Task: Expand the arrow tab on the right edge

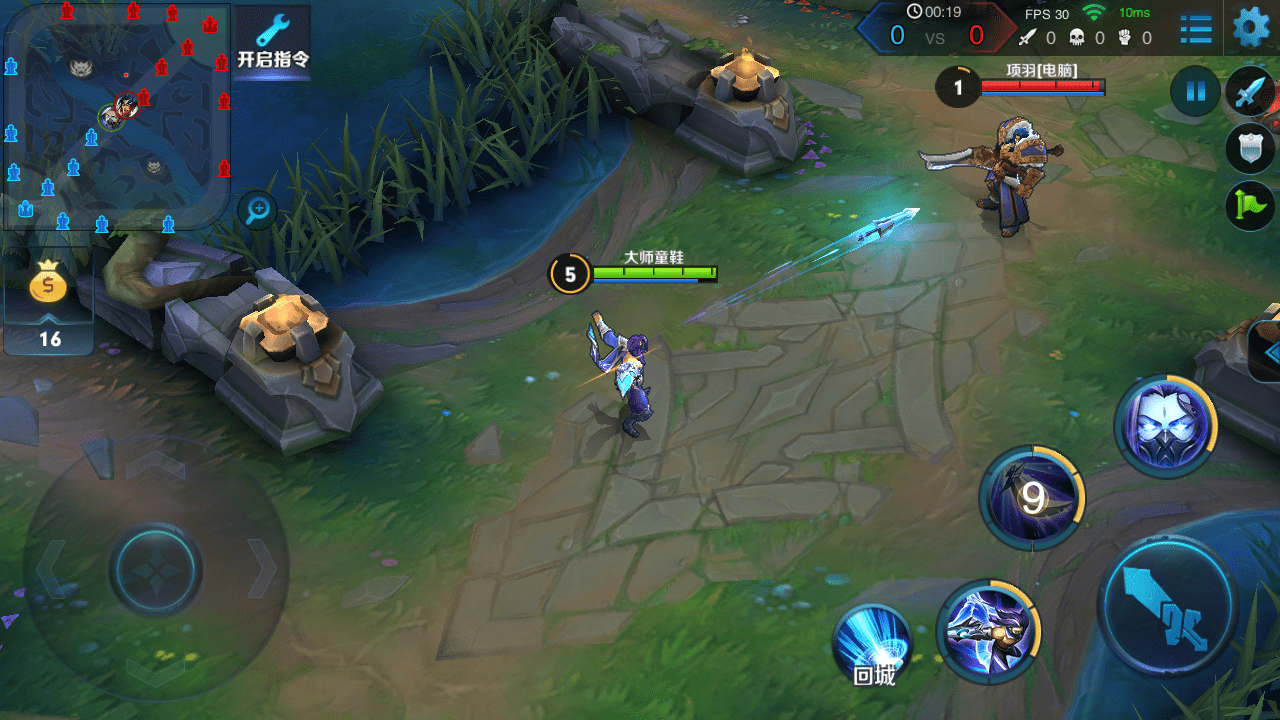Action: [1270, 353]
